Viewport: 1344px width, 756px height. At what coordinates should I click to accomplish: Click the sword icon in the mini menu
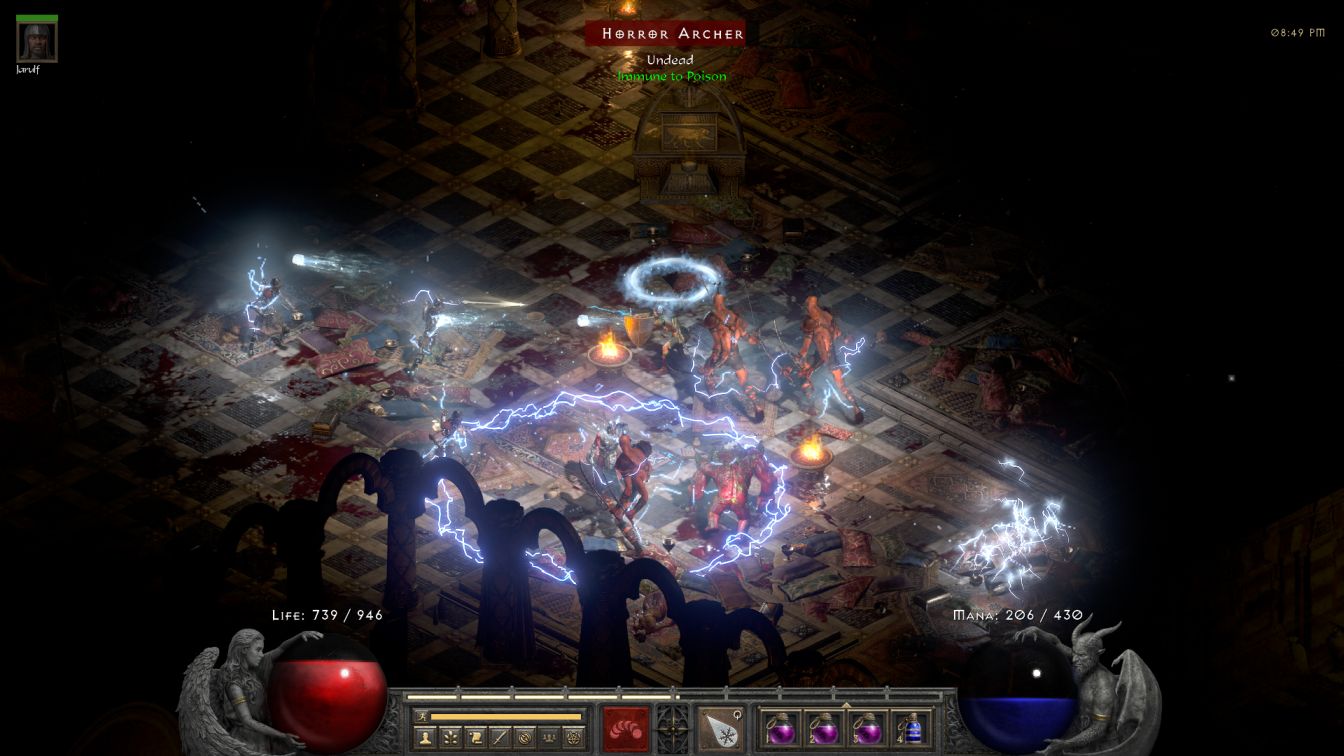point(499,738)
